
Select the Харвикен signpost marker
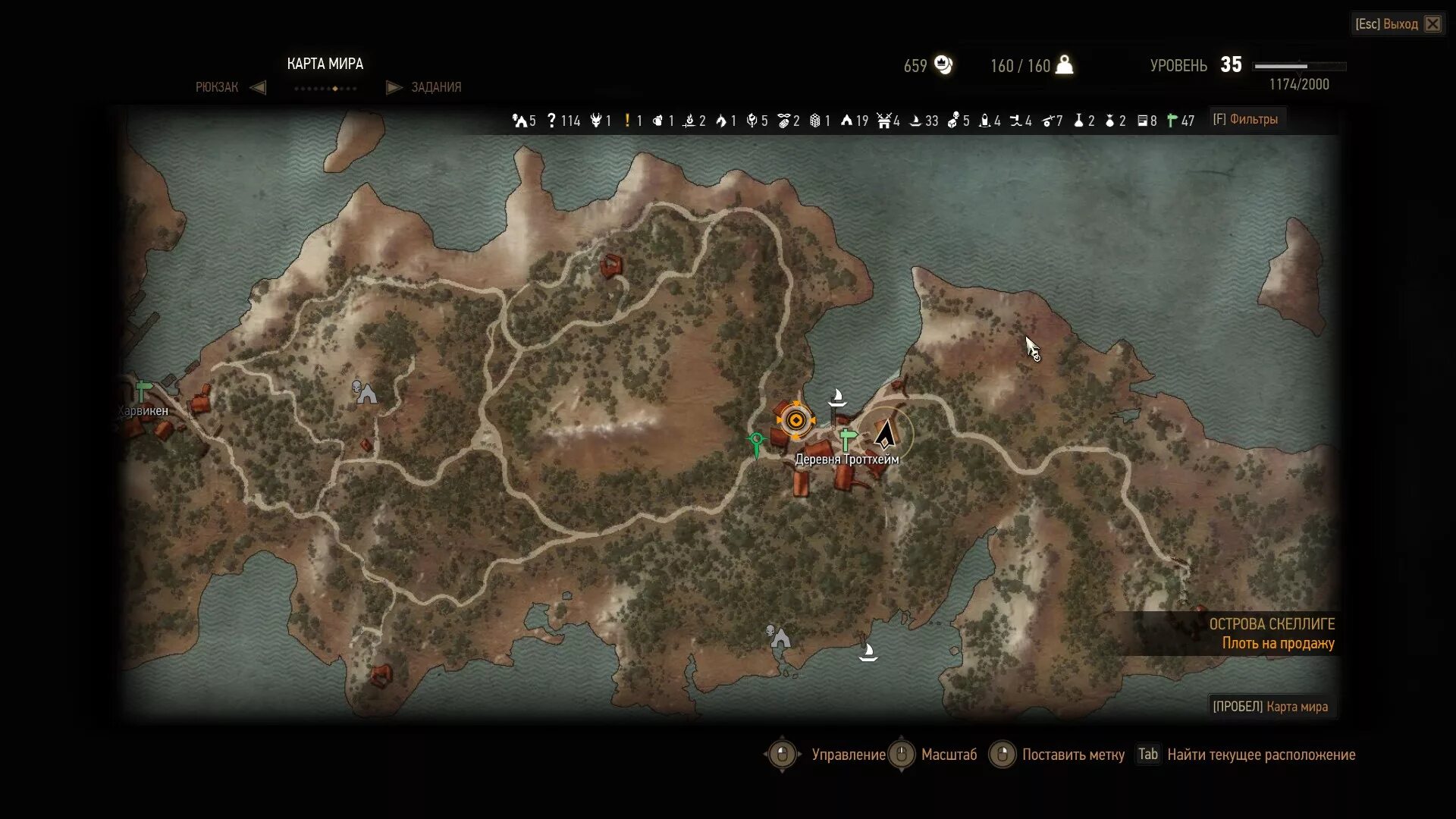tap(143, 391)
